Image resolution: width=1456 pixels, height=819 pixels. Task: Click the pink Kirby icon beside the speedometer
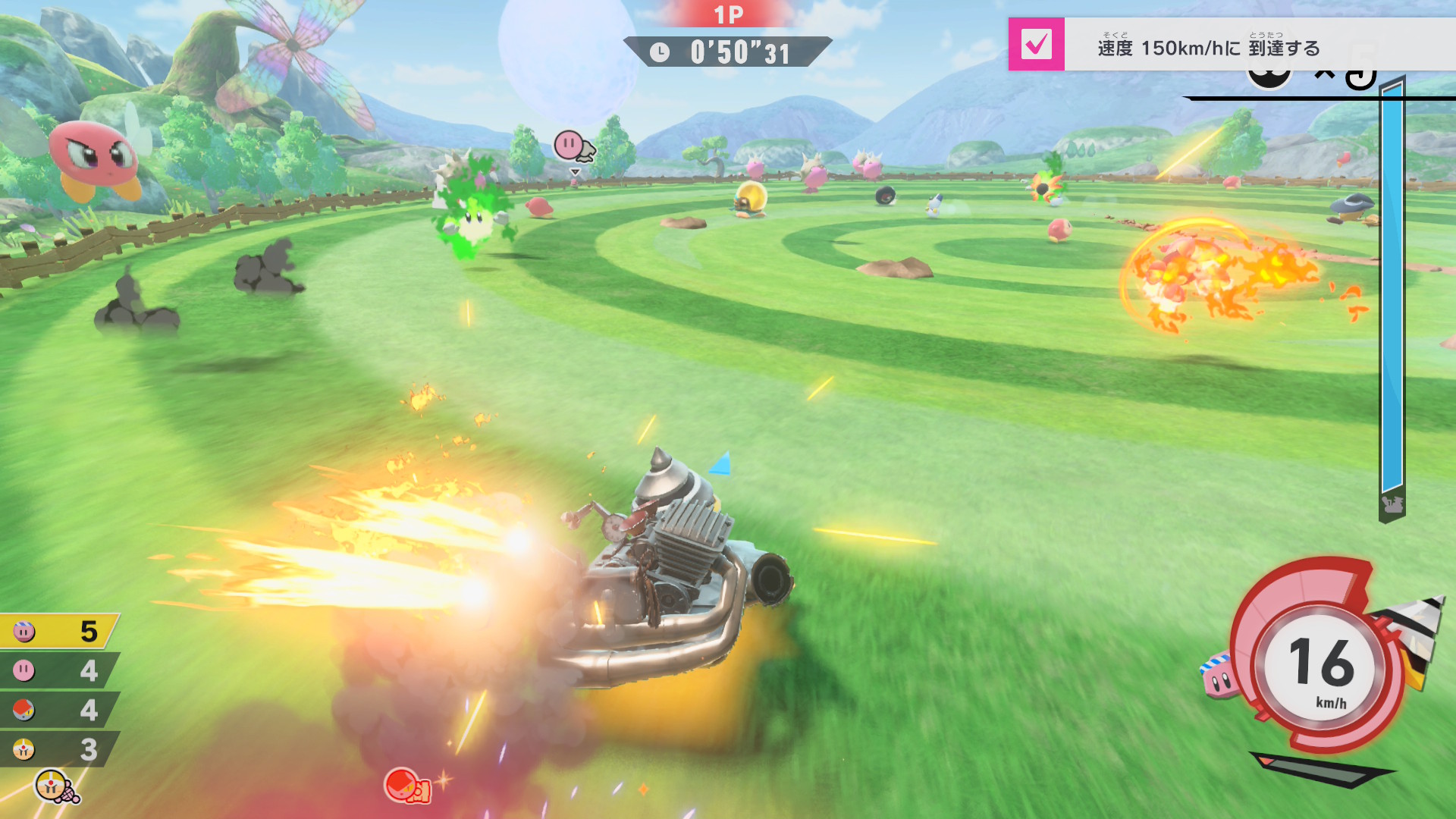(1219, 674)
